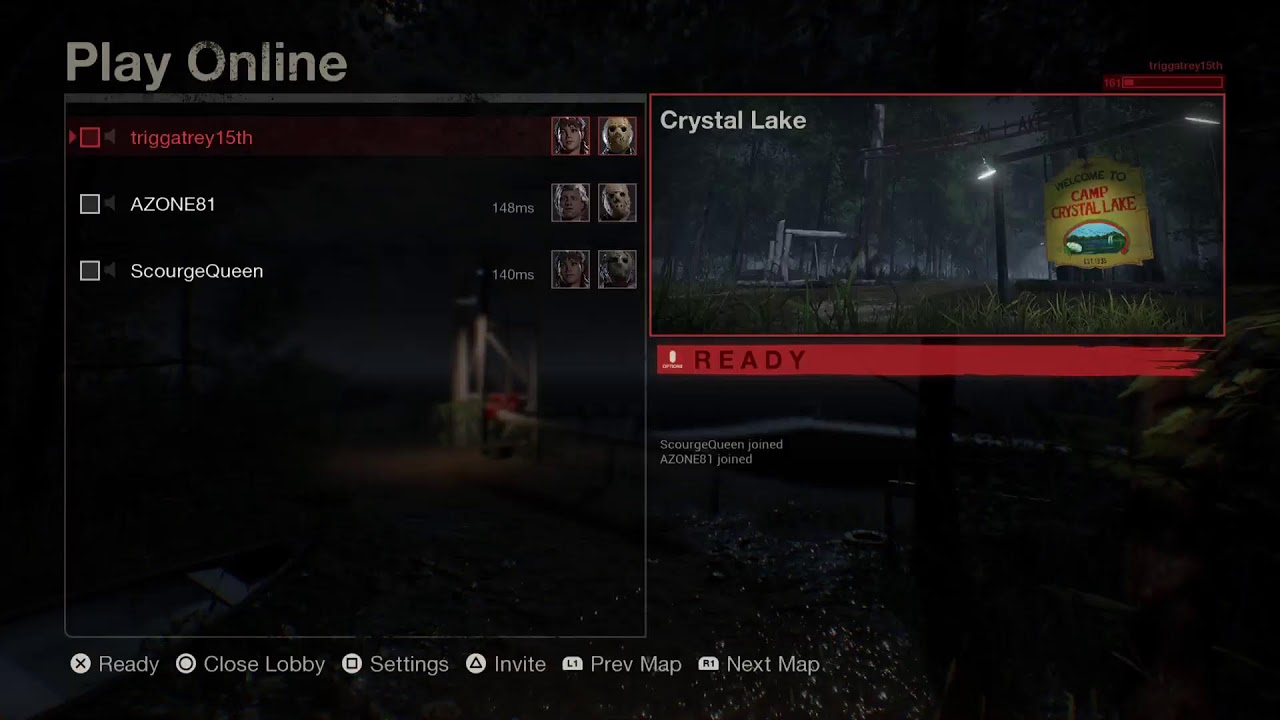Select ScourgeQueen's Jason portrait
Image resolution: width=1280 pixels, height=720 pixels.
[x=617, y=270]
